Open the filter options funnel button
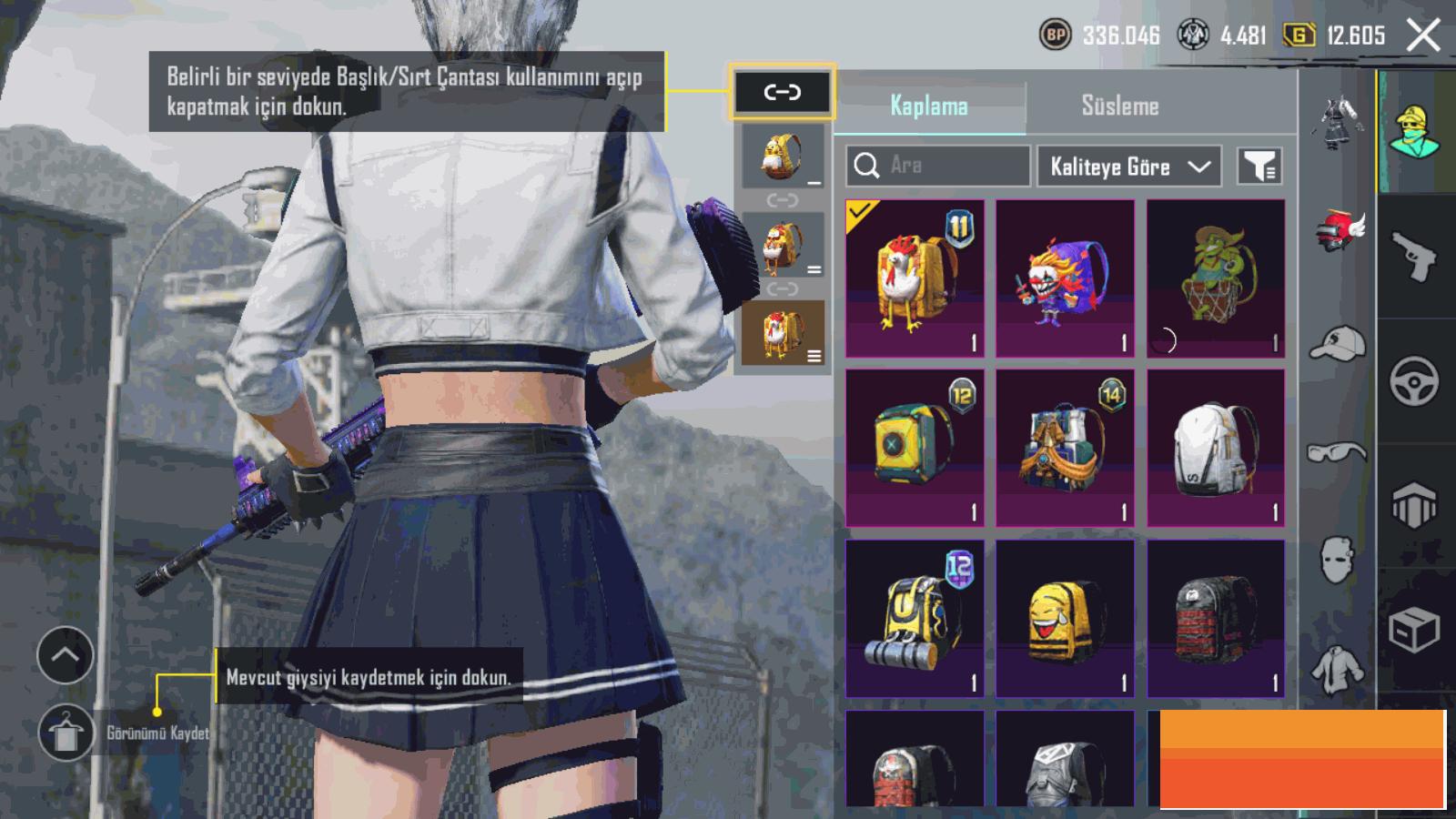Screen dimensions: 1456x819 pyautogui.click(x=1259, y=167)
